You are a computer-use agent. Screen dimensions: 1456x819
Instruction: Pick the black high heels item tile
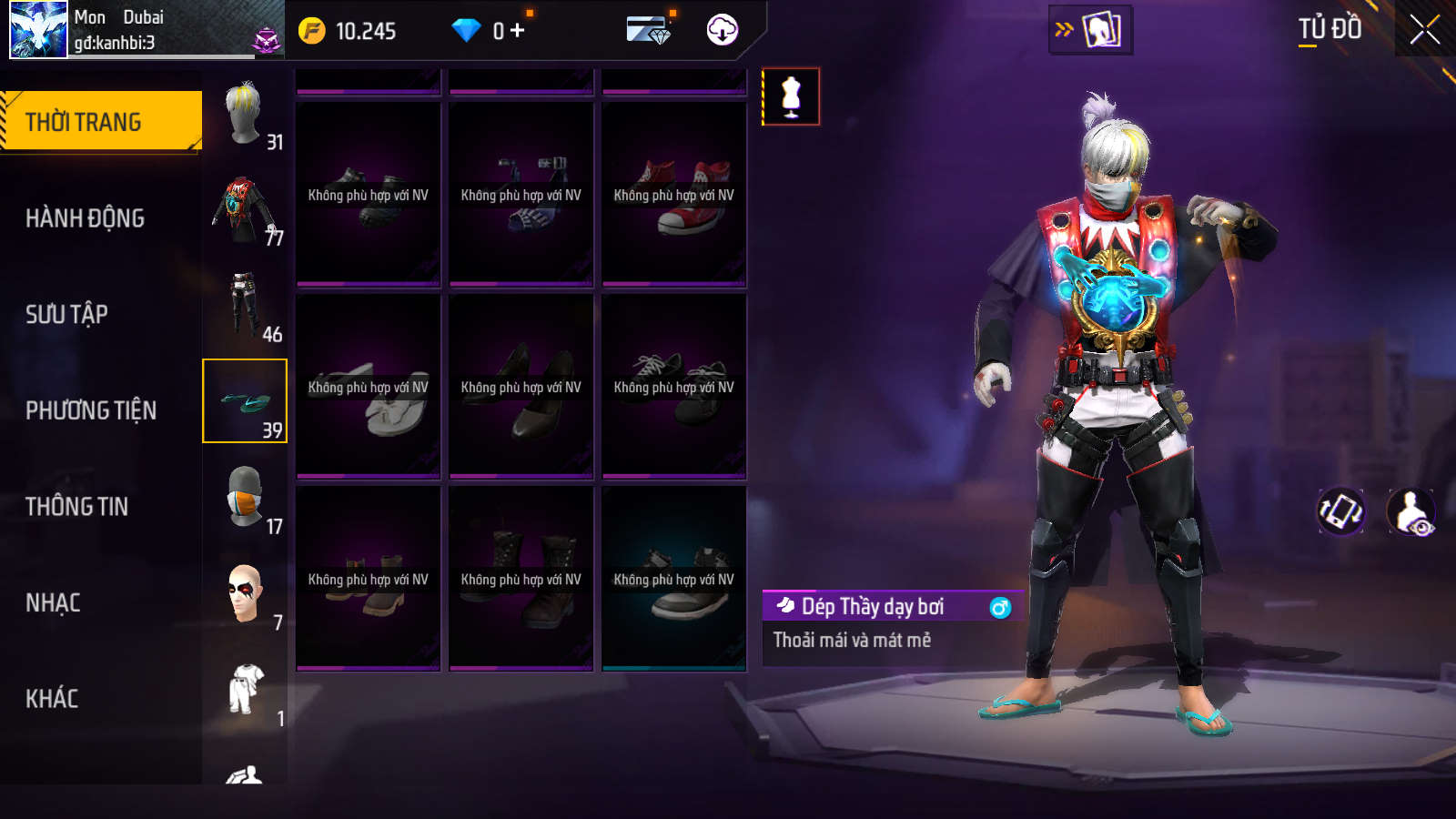click(521, 387)
